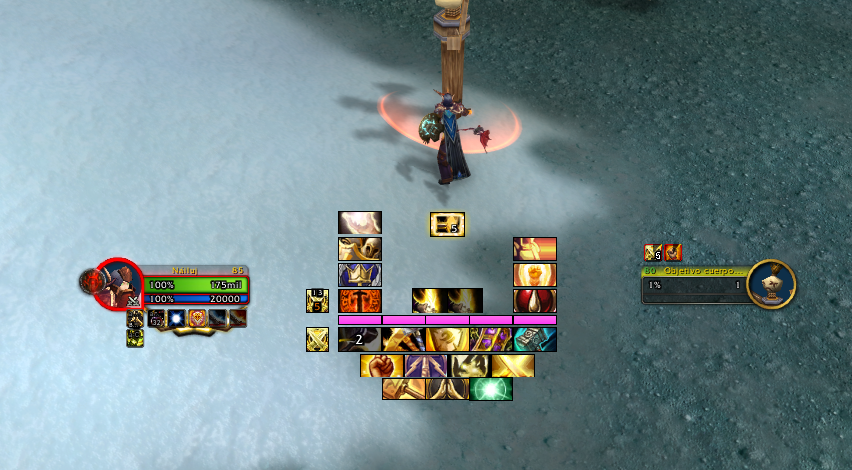852x470 pixels.
Task: Activate the purple gemmed shield ability
Action: point(491,340)
